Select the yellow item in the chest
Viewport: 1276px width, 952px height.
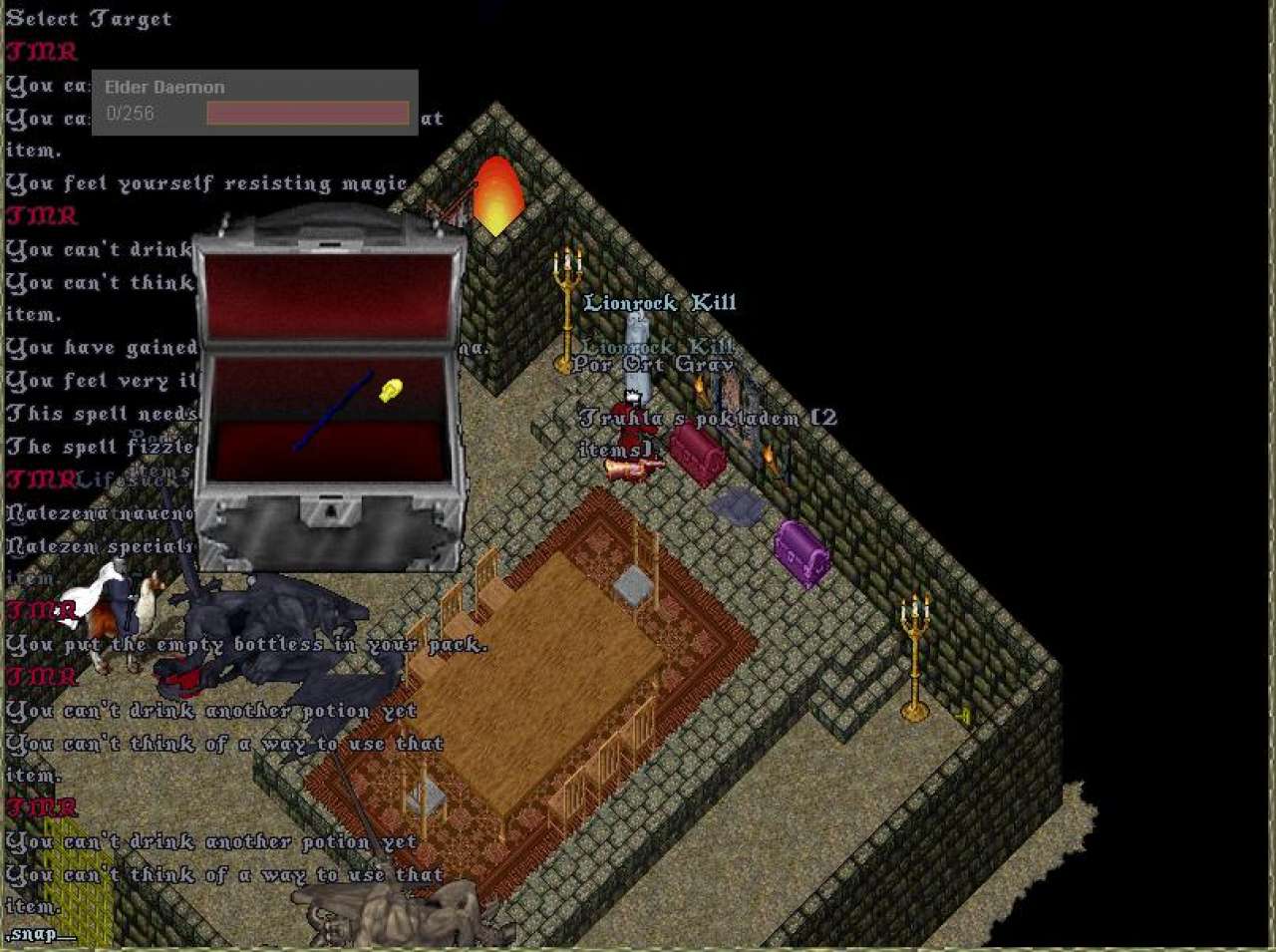391,390
